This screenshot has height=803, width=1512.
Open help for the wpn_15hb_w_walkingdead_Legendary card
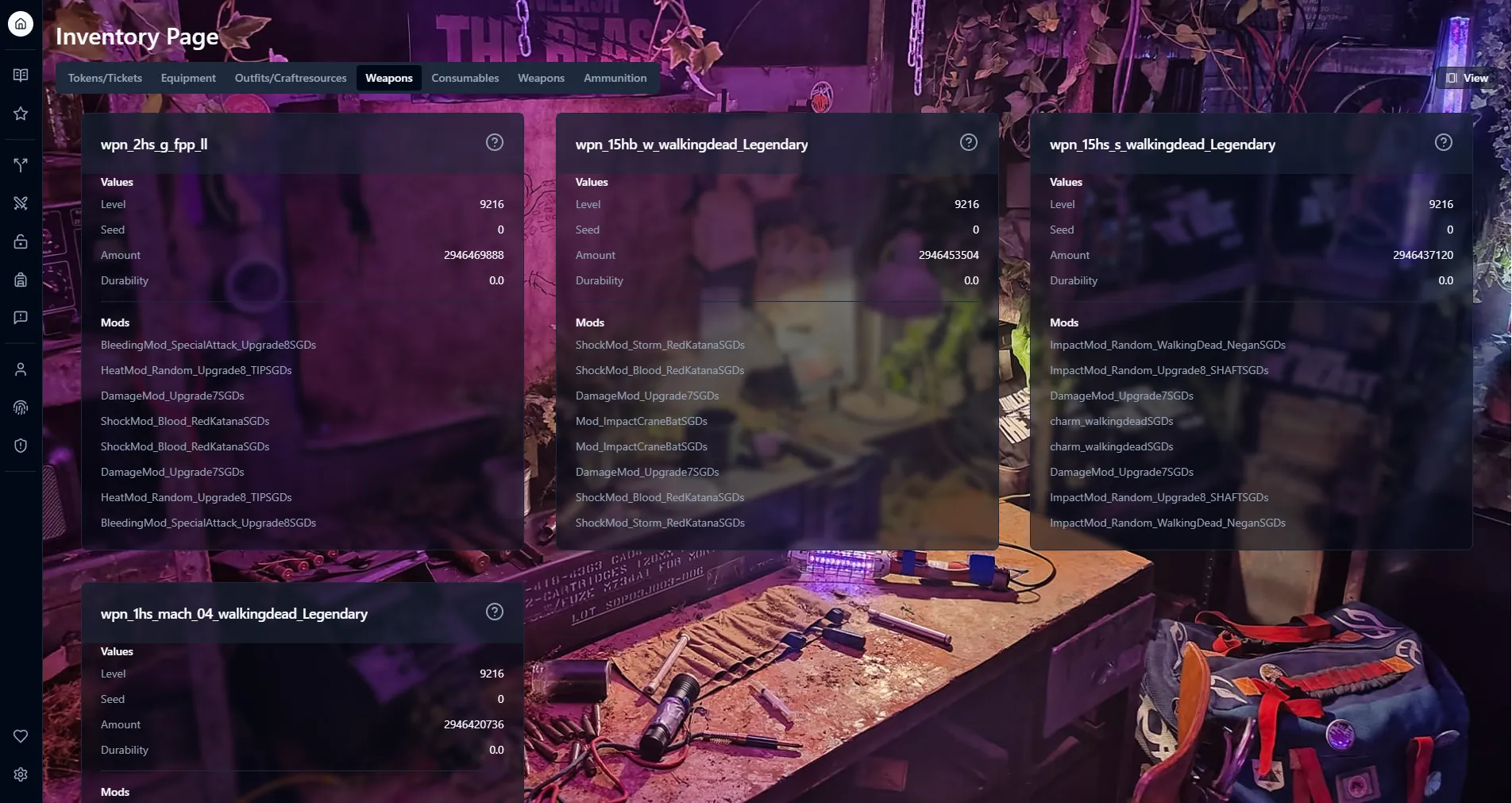[968, 142]
